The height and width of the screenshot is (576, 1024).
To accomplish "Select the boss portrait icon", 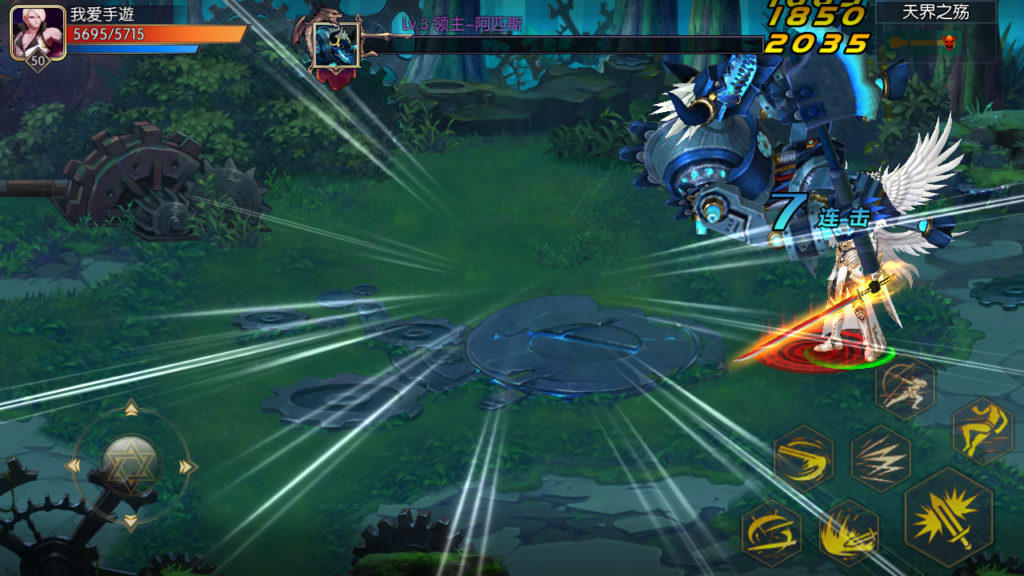I will pyautogui.click(x=335, y=45).
